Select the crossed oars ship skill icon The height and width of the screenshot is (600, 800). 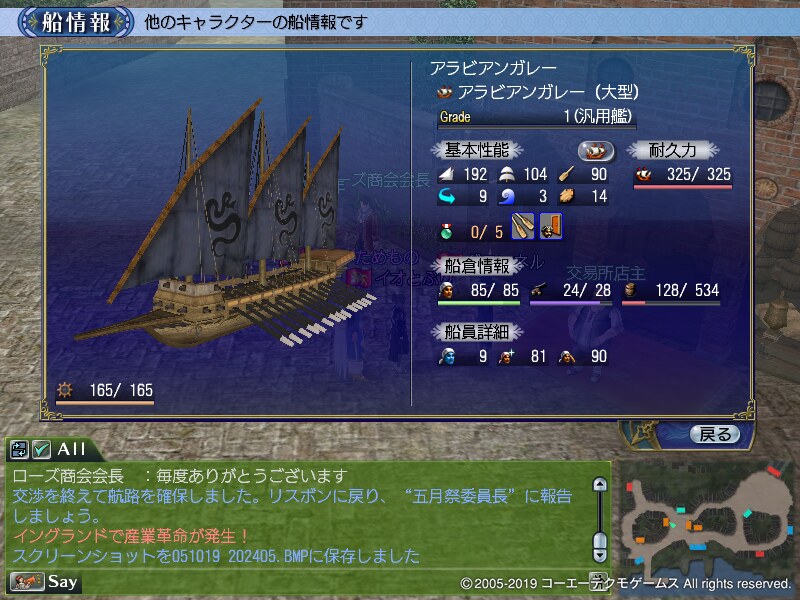523,227
